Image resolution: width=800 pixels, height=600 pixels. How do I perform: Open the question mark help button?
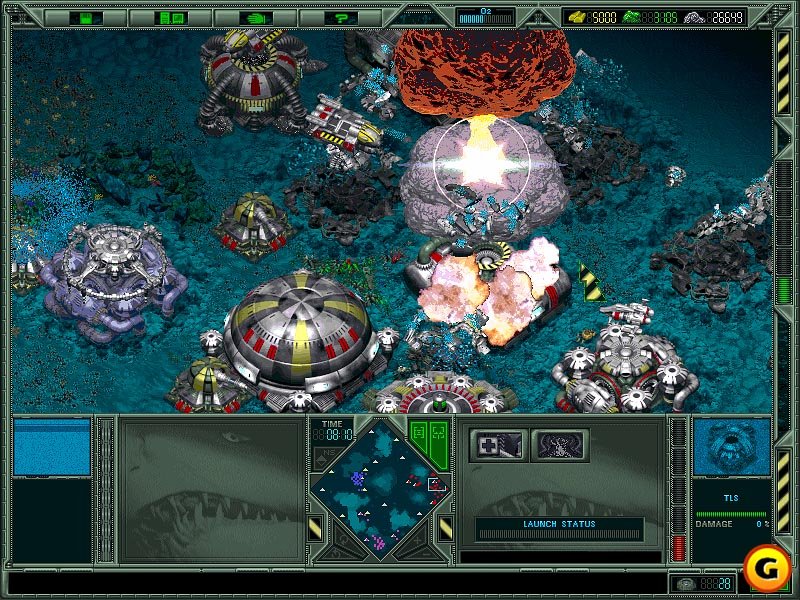coord(342,17)
